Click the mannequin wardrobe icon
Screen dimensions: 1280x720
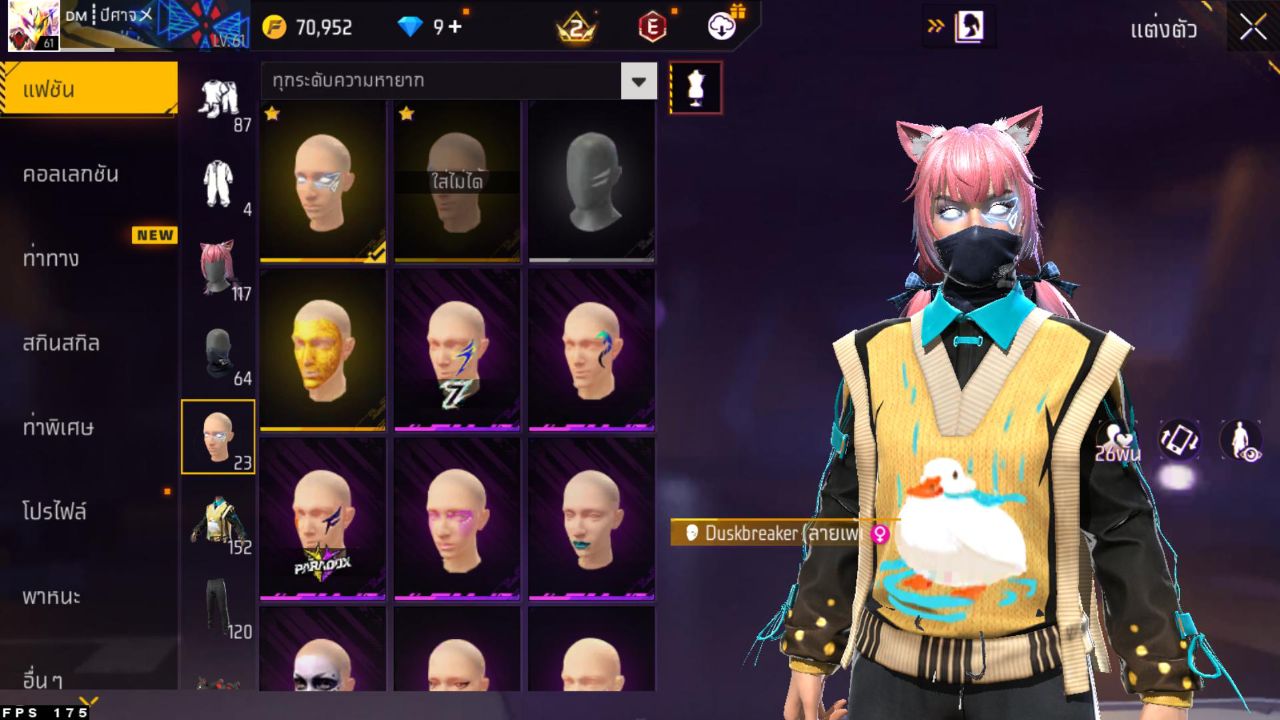(x=695, y=87)
